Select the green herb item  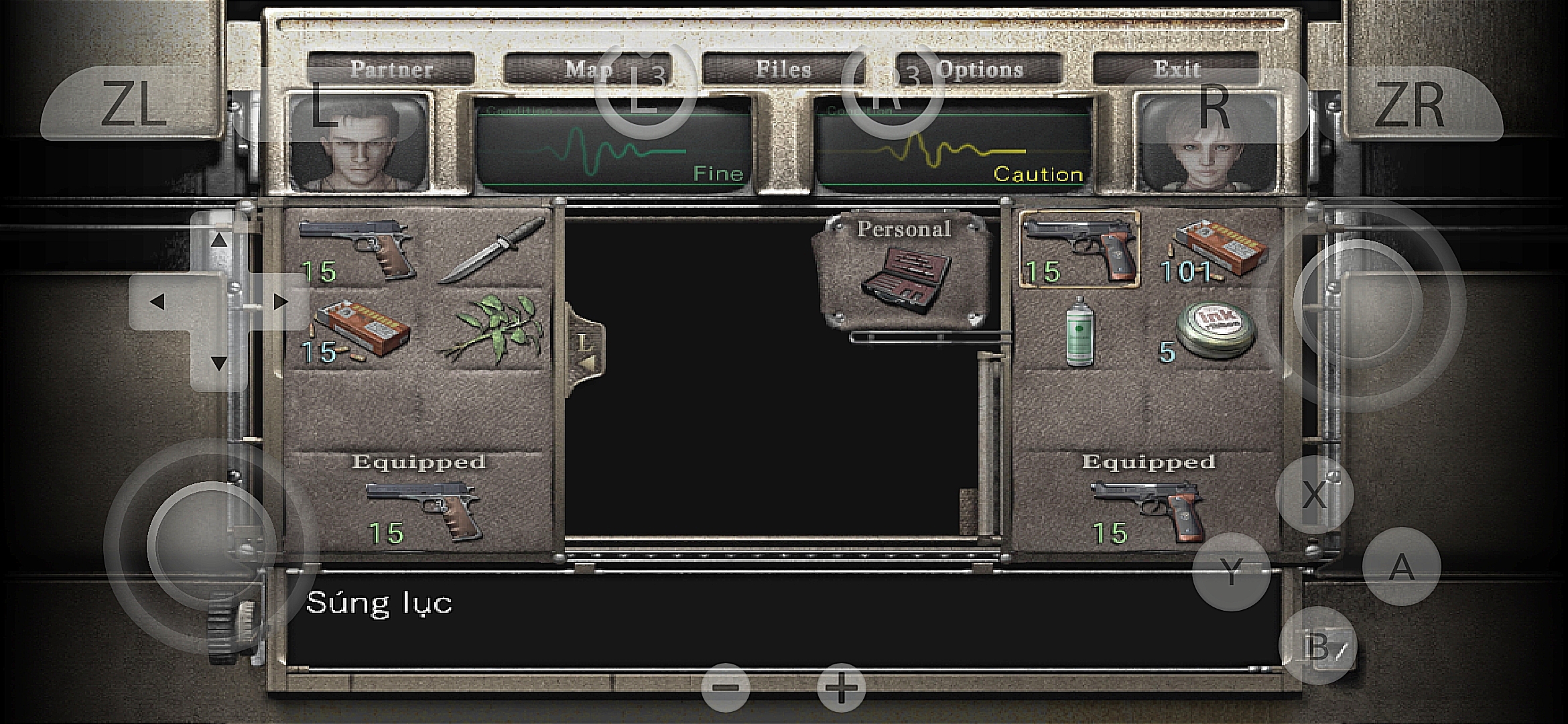tap(491, 330)
